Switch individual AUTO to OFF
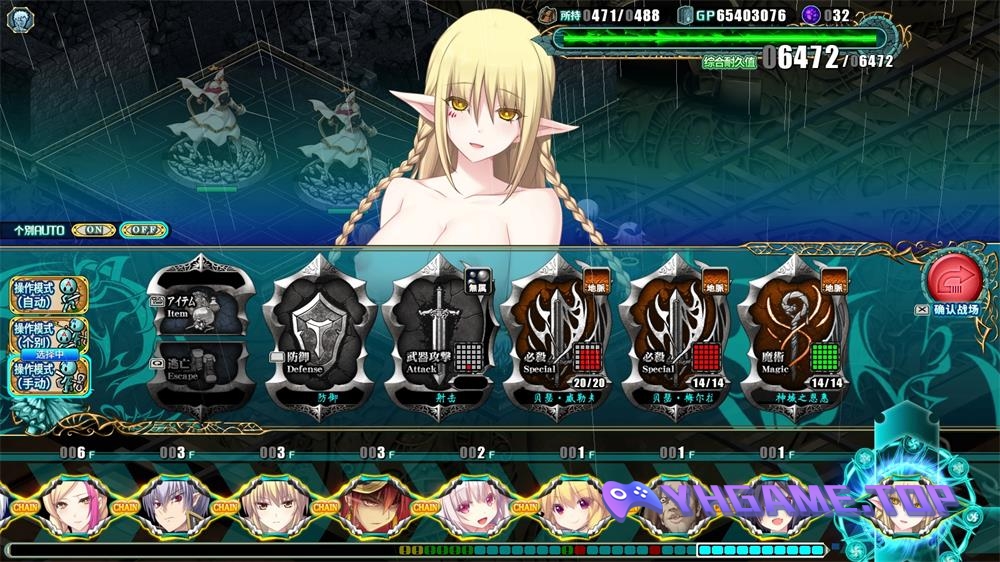The height and width of the screenshot is (562, 1000). (x=142, y=230)
